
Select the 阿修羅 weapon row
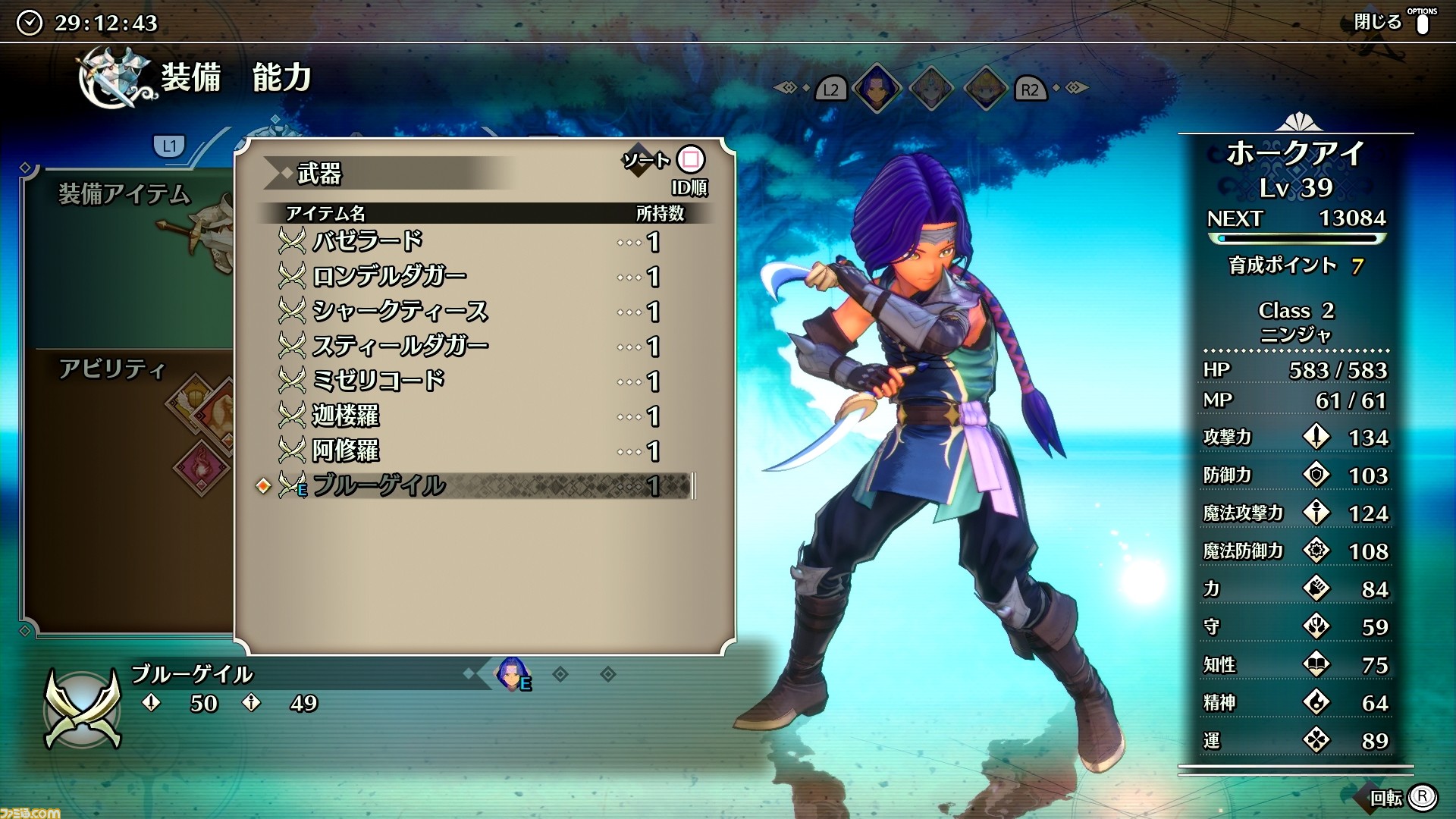(x=470, y=451)
